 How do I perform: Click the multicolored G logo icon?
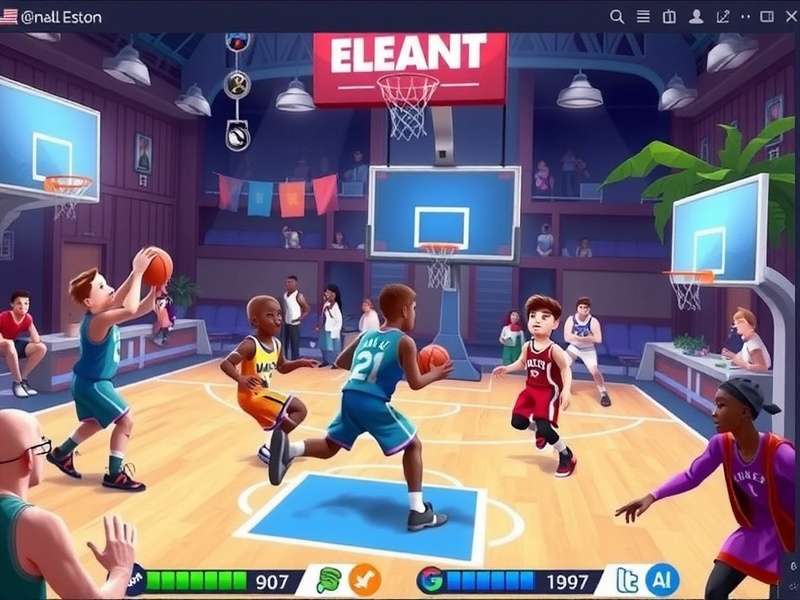430,579
